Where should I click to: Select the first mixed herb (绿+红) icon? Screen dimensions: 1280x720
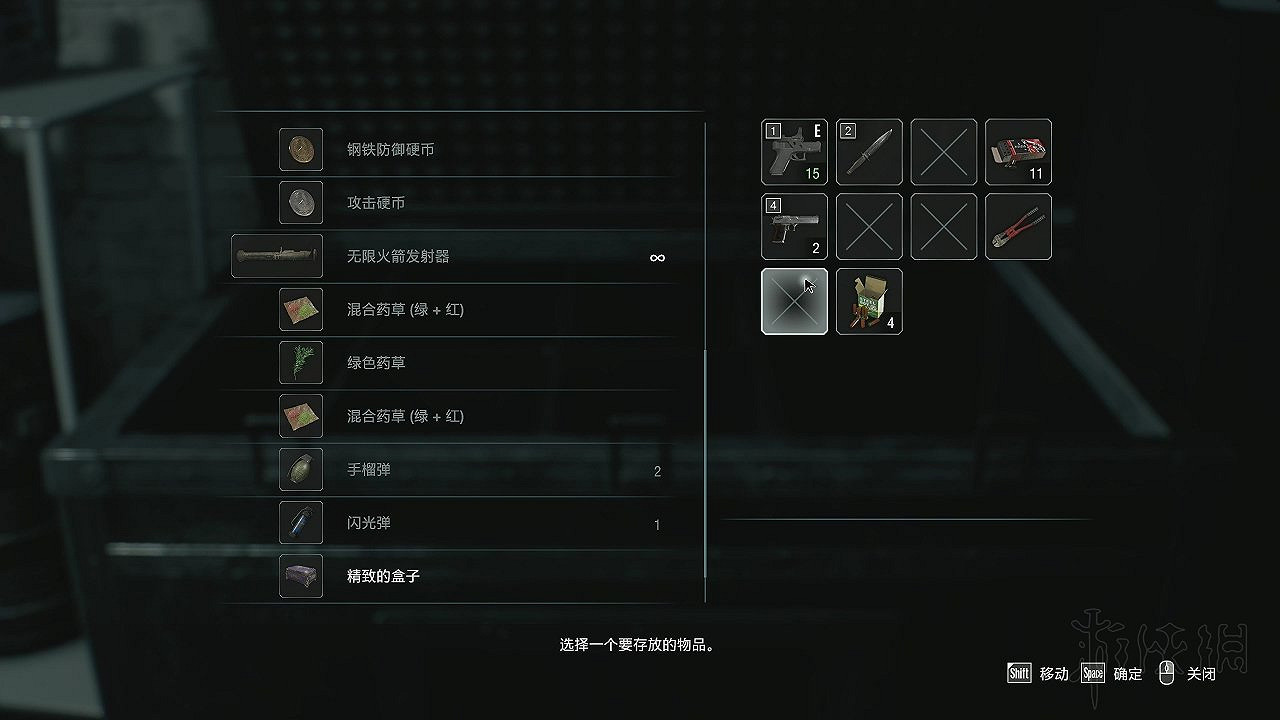coord(301,309)
